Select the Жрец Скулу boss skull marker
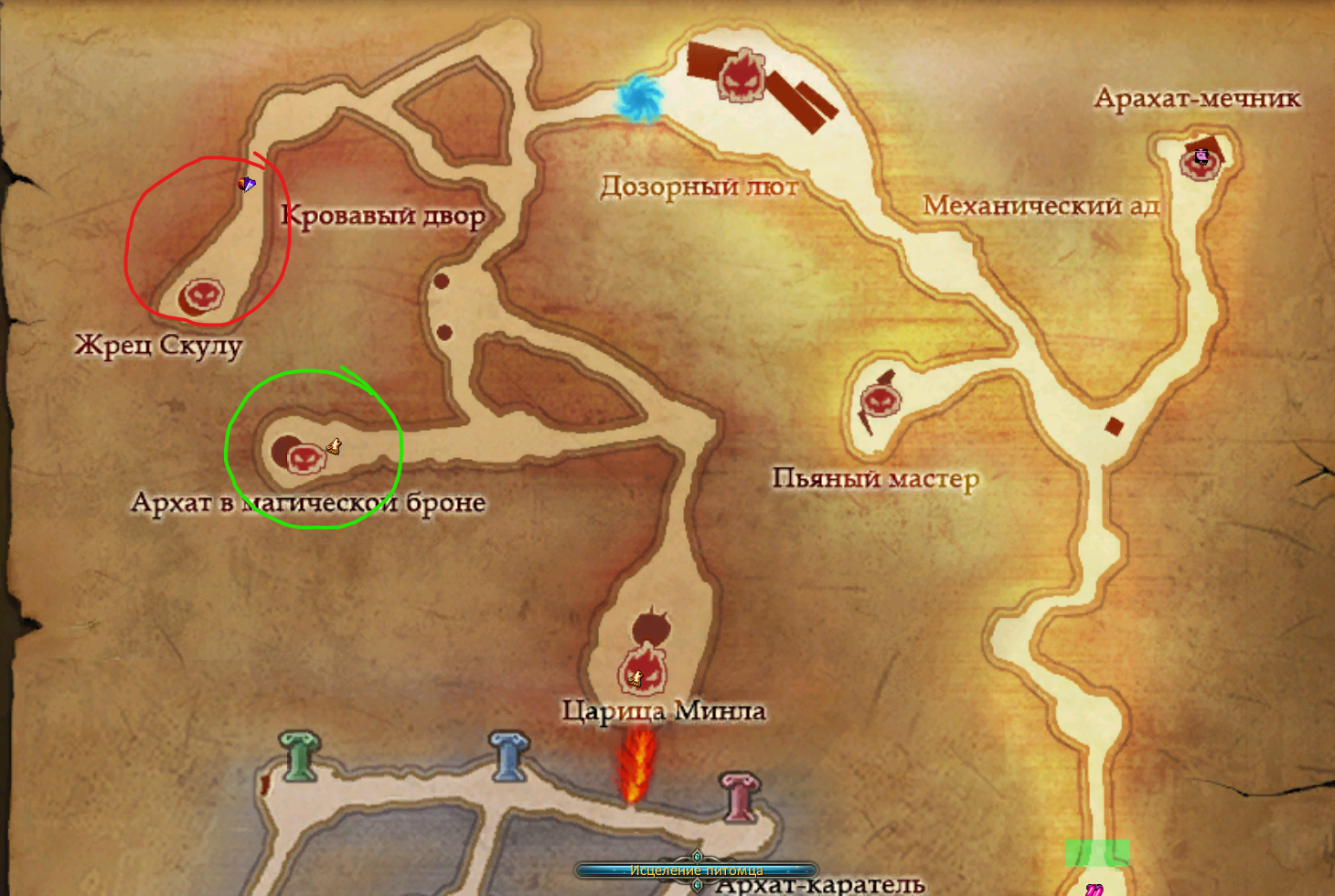 click(x=202, y=295)
